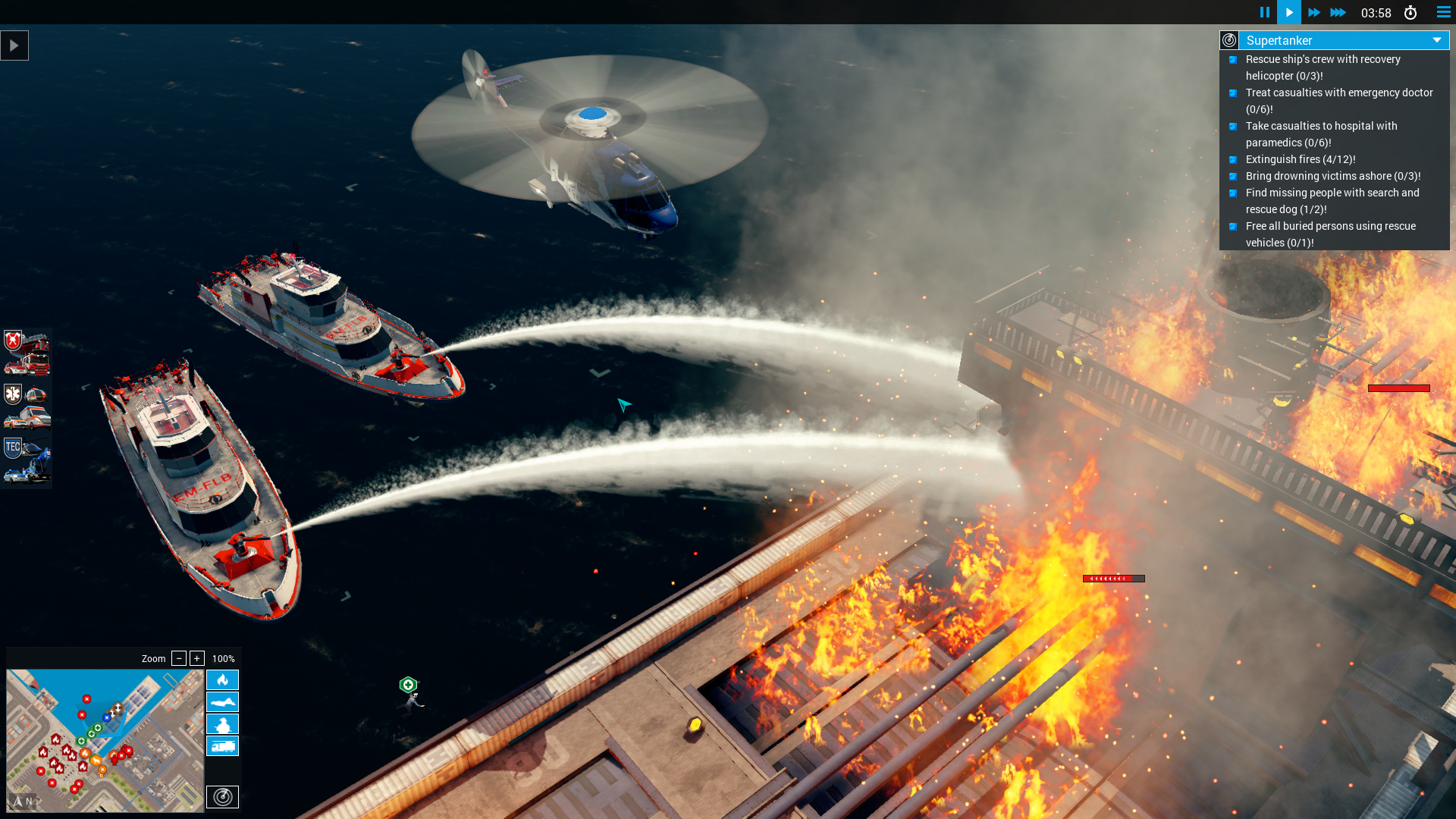
Task: Select the fire department vehicles category
Action: [27, 353]
